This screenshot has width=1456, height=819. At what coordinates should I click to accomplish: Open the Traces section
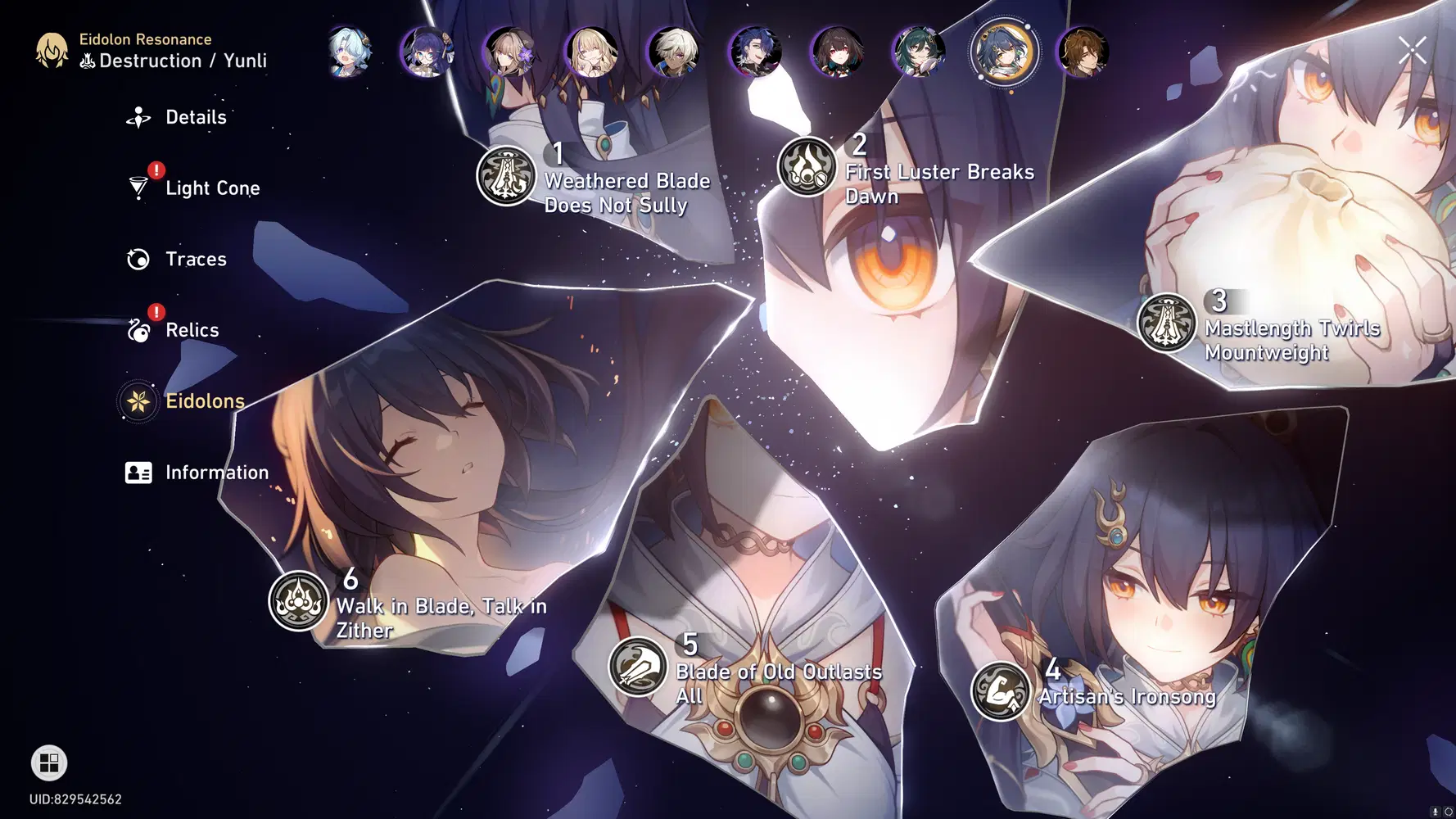(x=196, y=259)
